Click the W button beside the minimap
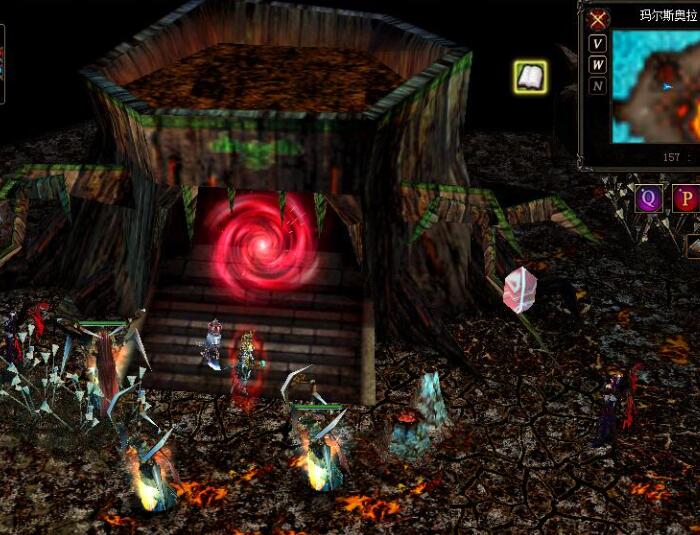This screenshot has width=700, height=535. tap(598, 65)
